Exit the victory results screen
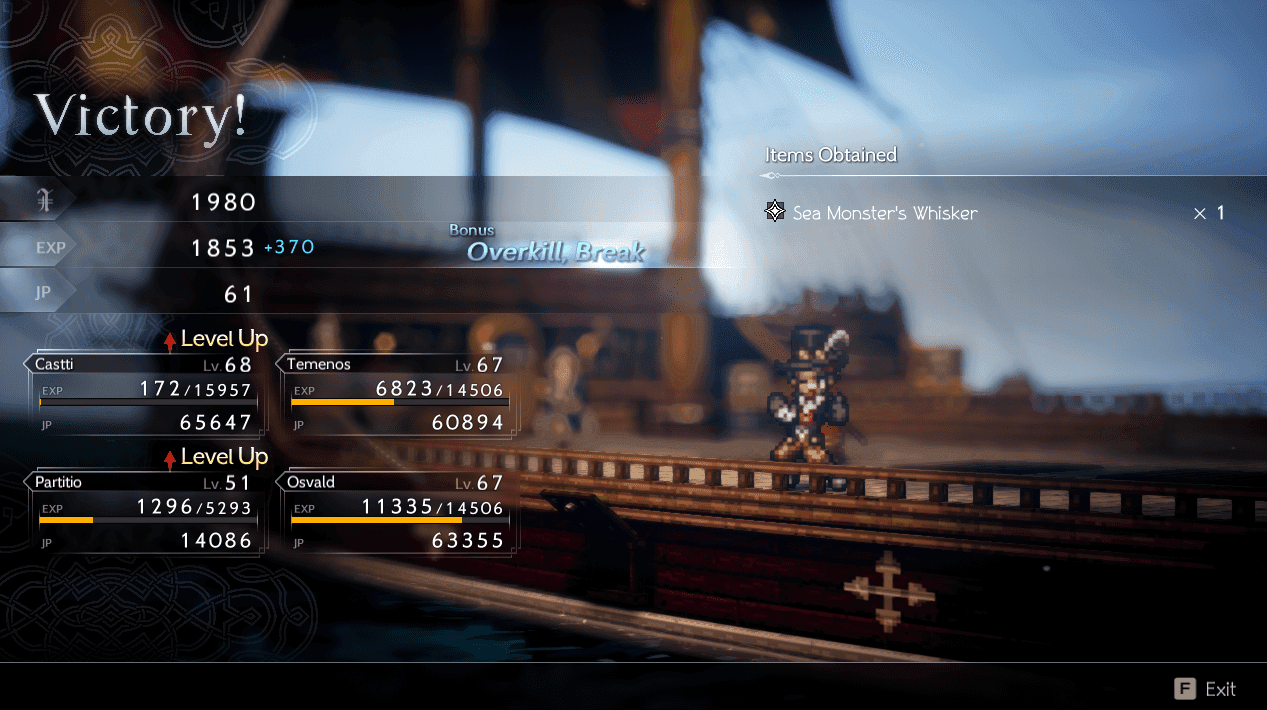1267x710 pixels. (1205, 689)
